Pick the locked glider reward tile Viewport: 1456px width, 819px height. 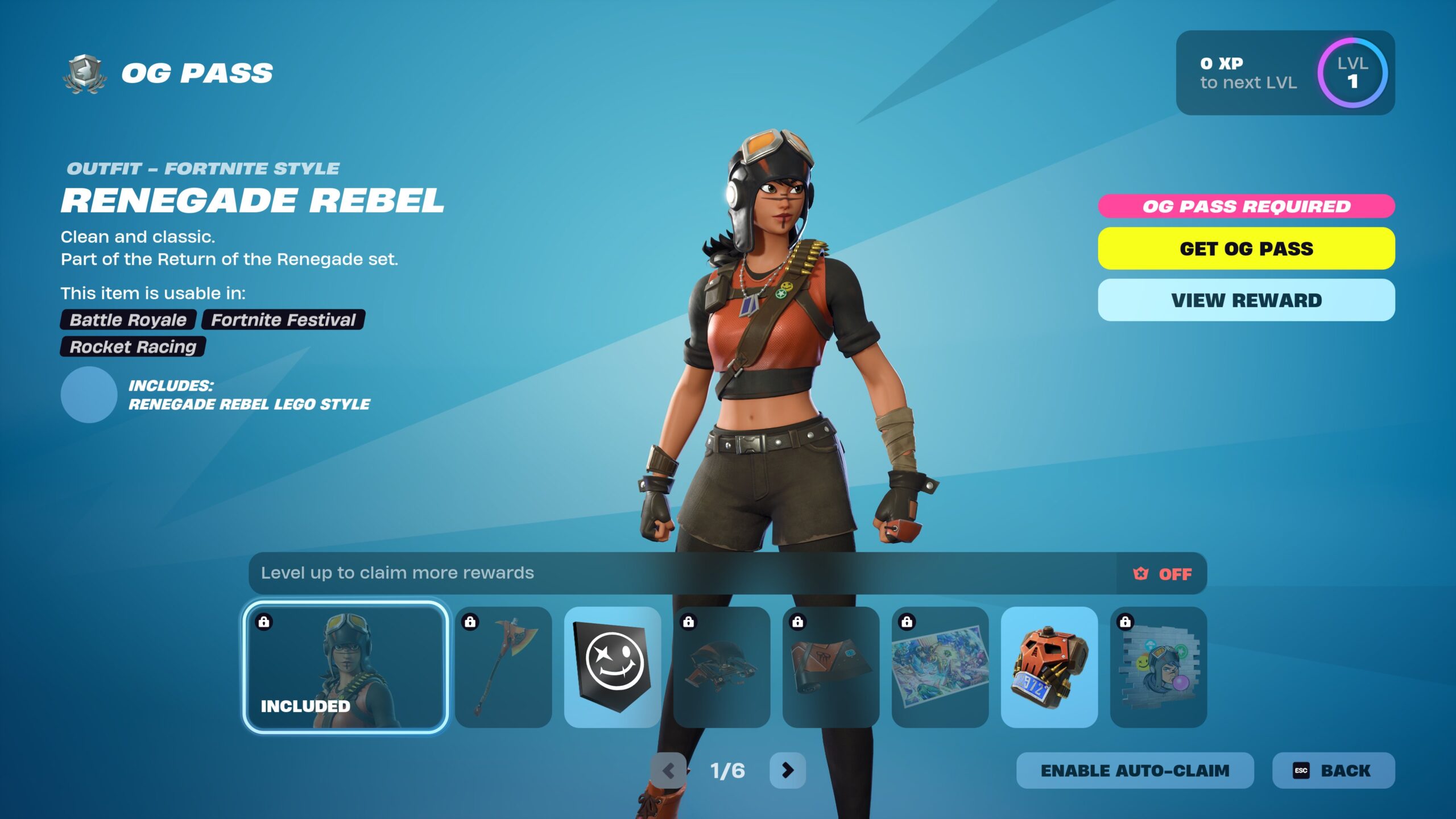coord(722,667)
